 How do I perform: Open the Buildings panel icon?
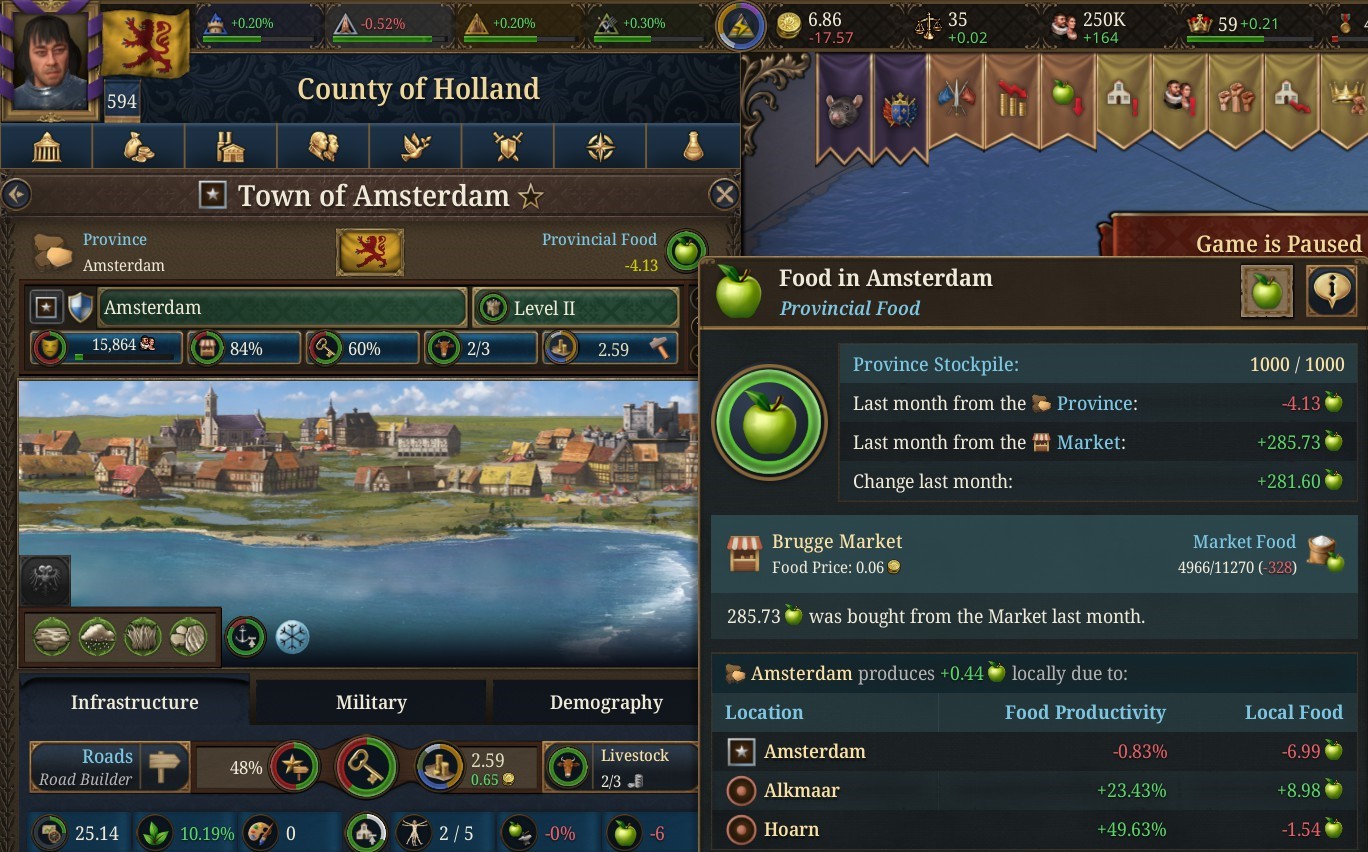[x=230, y=145]
